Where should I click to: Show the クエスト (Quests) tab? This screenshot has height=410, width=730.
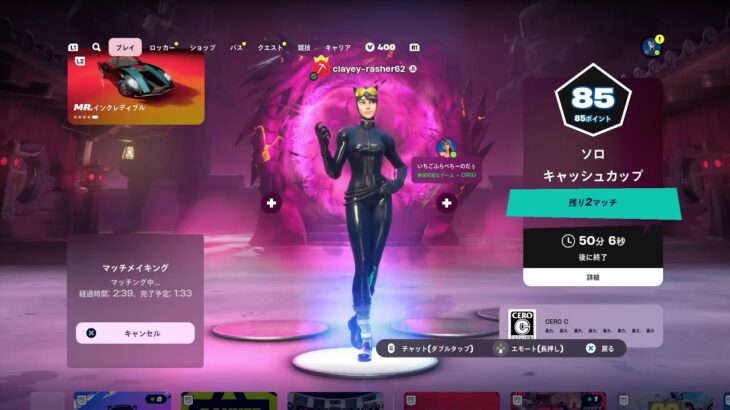pyautogui.click(x=270, y=47)
